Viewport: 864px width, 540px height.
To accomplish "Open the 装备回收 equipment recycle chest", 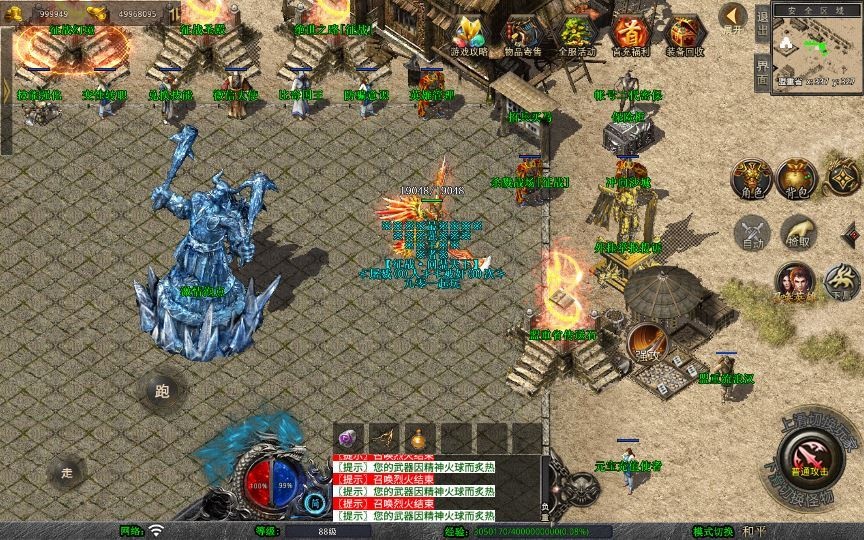I will 684,33.
